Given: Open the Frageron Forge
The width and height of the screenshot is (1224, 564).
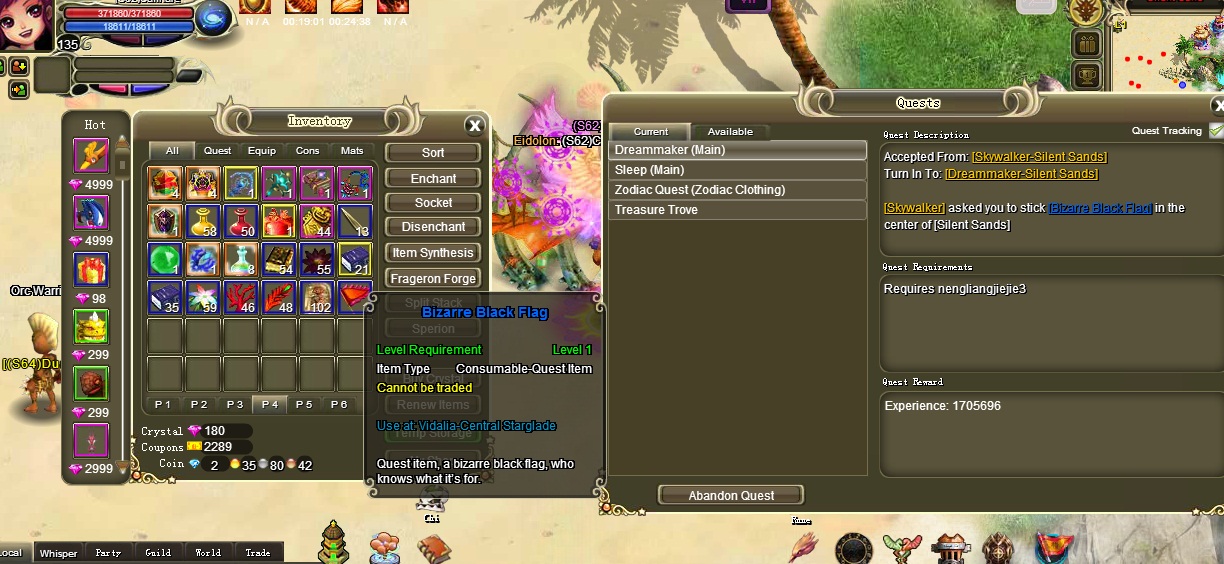Looking at the screenshot, I should click(x=433, y=279).
